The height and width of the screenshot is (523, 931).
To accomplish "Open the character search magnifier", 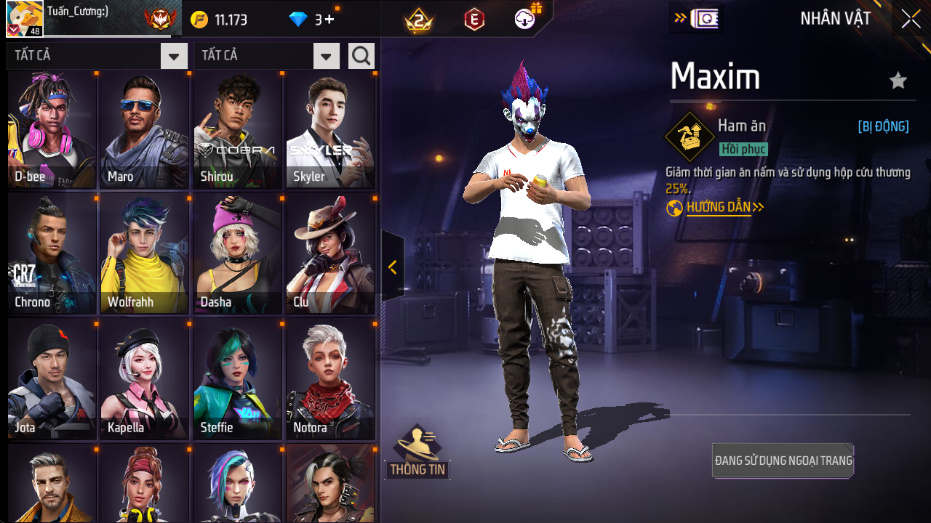I will 361,55.
